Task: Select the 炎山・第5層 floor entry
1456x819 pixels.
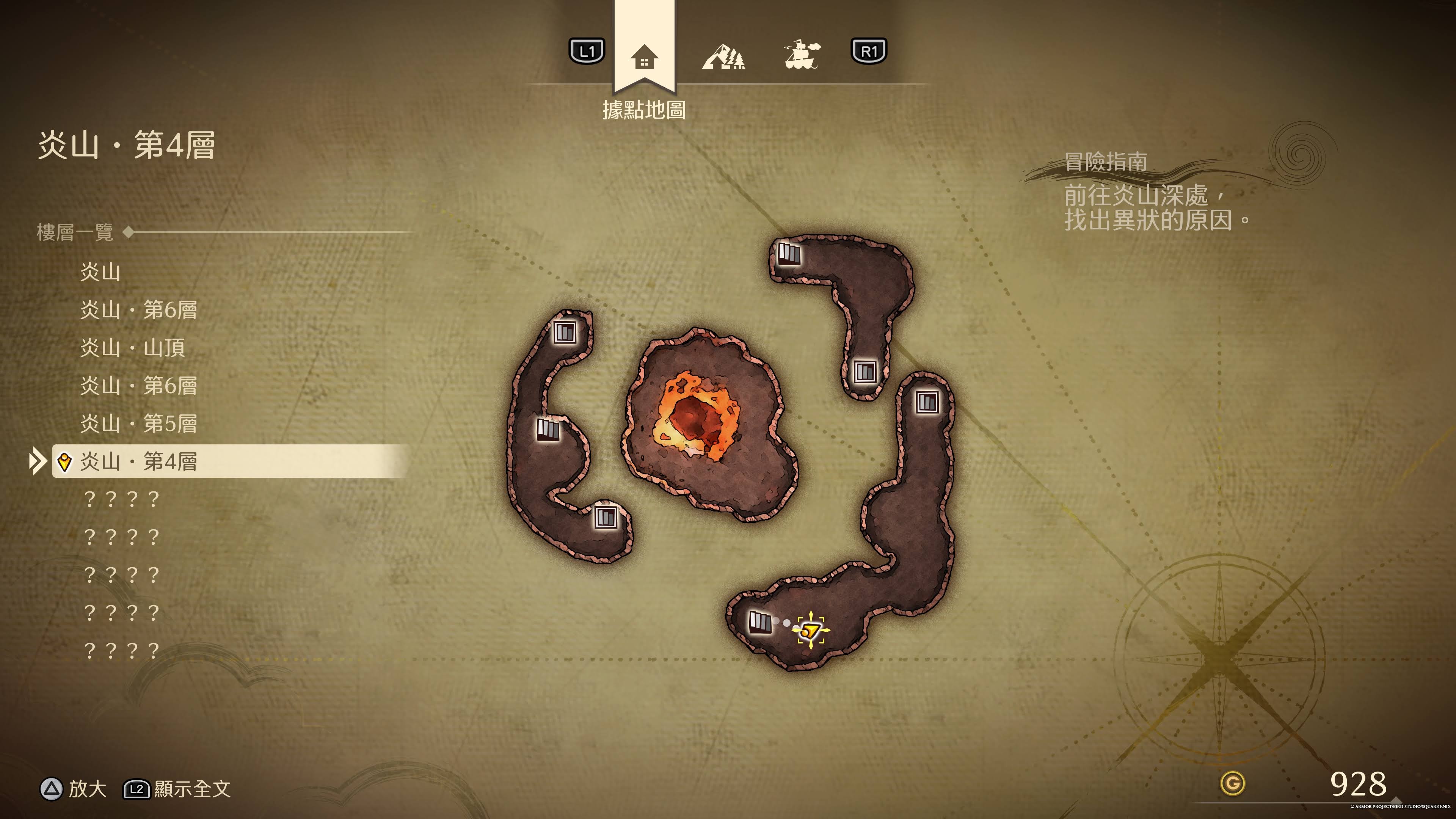Action: point(138,424)
